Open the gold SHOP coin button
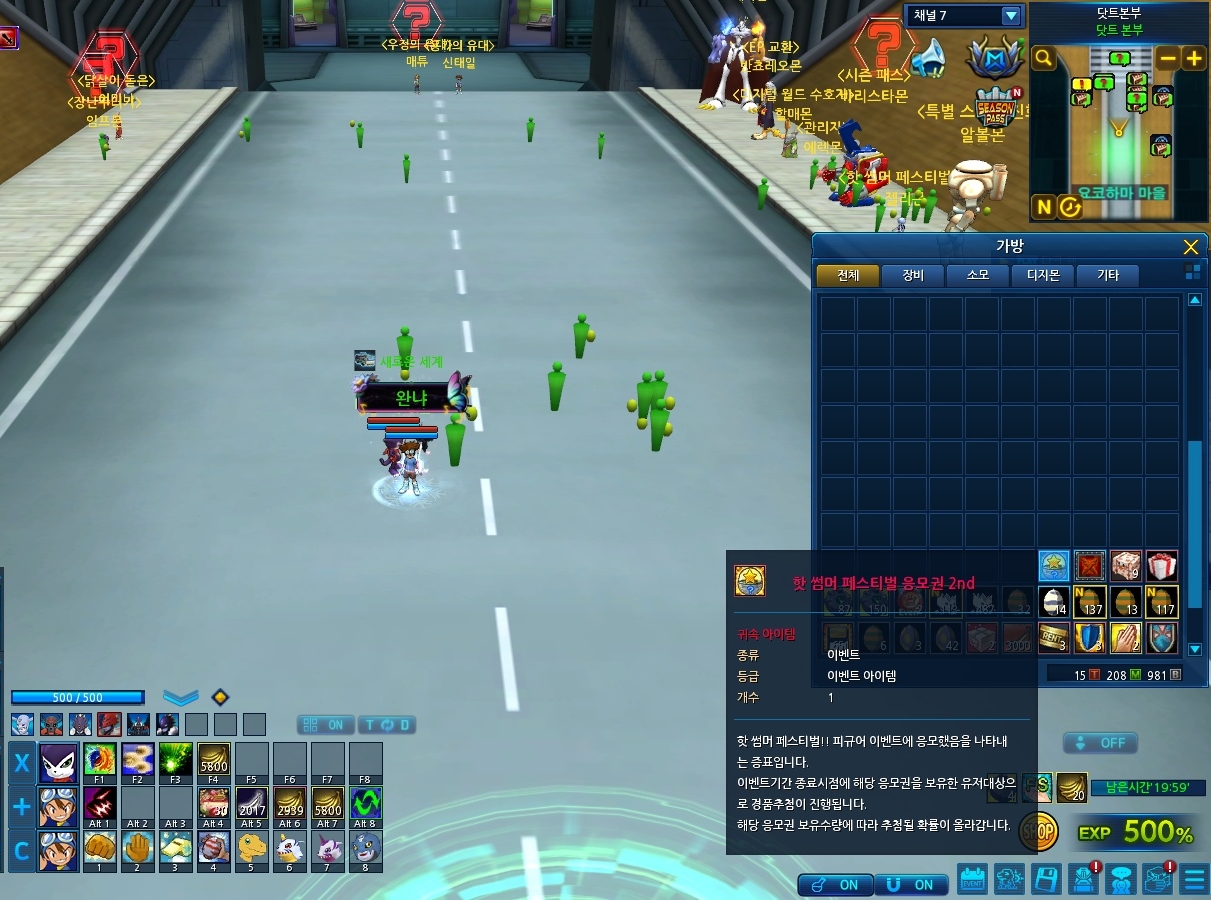This screenshot has width=1211, height=900. click(1039, 830)
